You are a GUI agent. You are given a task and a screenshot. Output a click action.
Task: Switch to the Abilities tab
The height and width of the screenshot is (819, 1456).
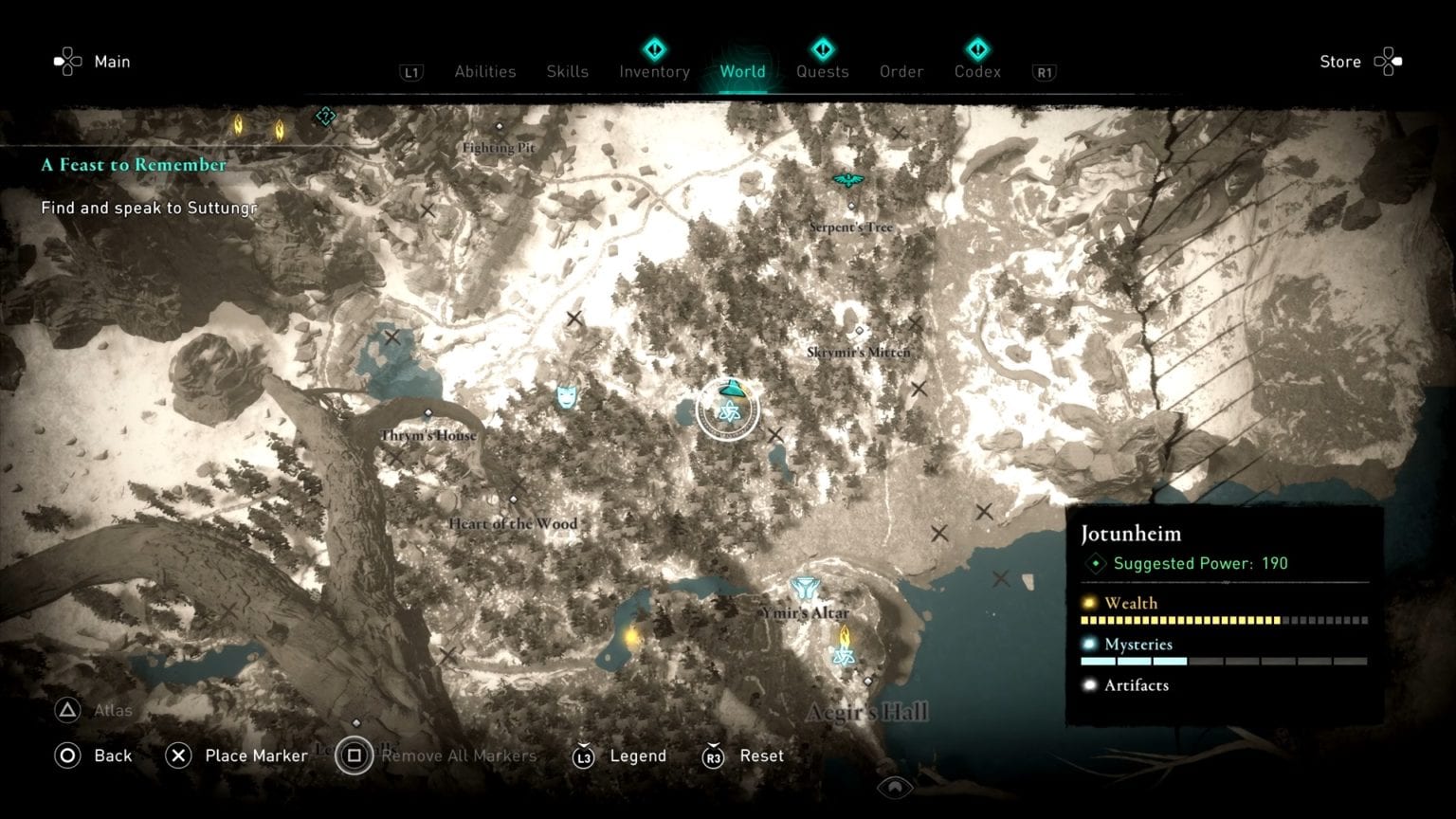point(484,72)
